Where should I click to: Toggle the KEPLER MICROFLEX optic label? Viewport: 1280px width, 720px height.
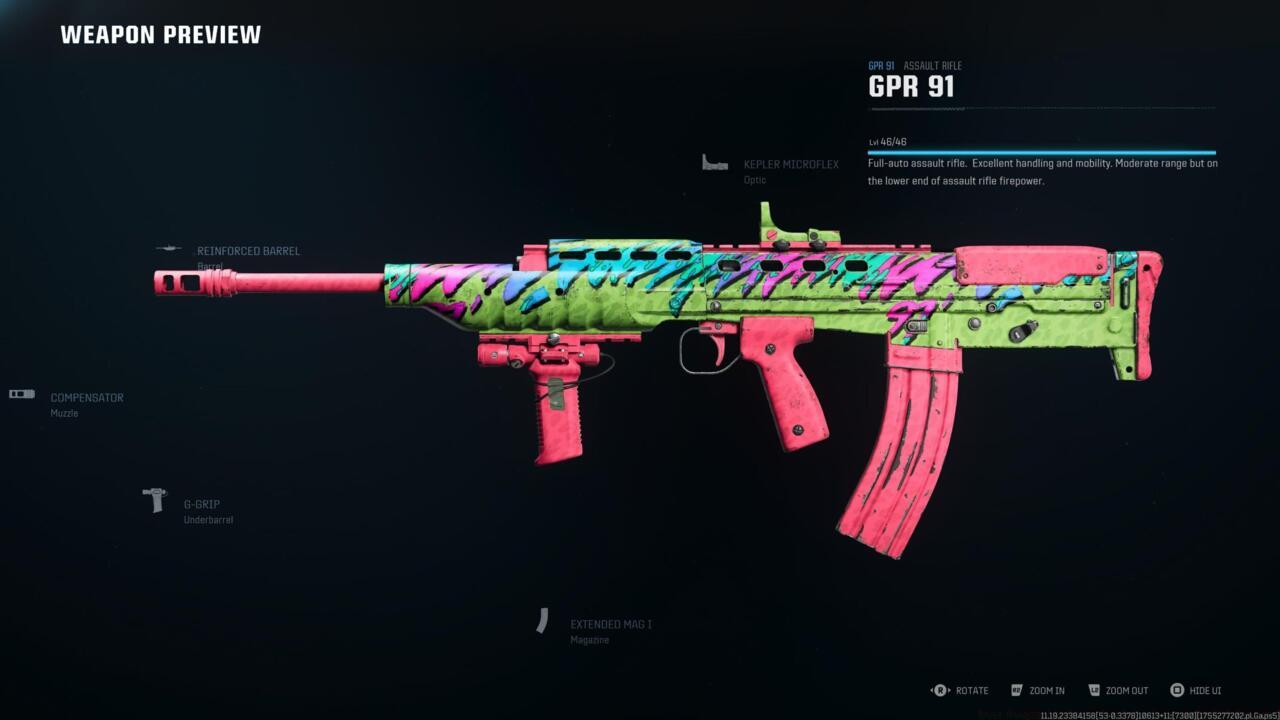(791, 164)
